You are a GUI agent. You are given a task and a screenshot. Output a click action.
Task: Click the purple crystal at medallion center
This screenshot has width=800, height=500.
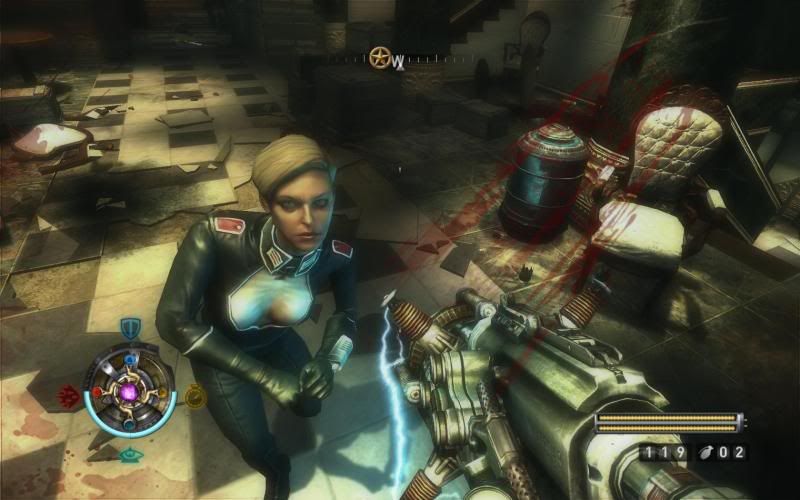130,393
